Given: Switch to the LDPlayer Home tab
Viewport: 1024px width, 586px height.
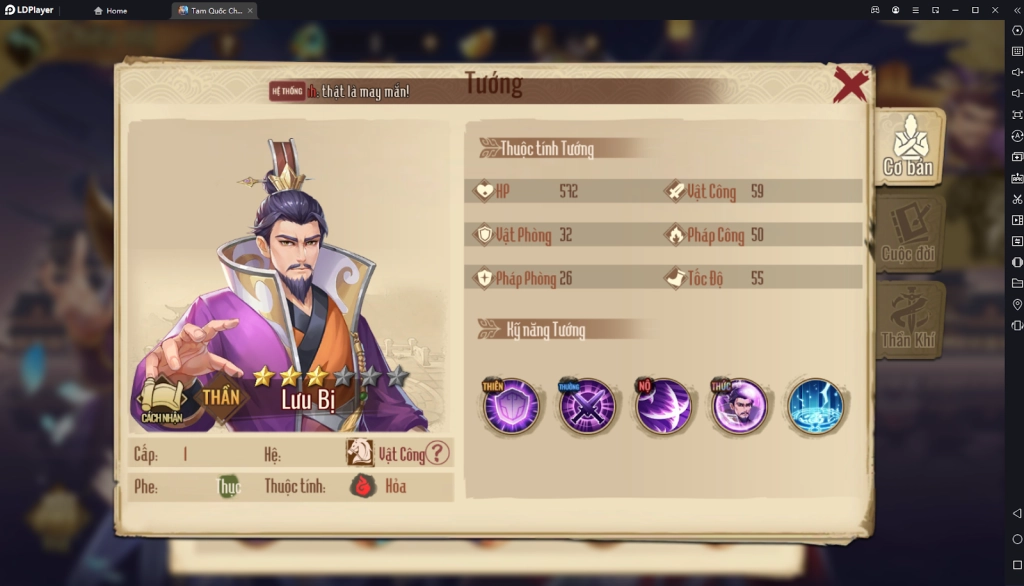Looking at the screenshot, I should click(x=111, y=10).
